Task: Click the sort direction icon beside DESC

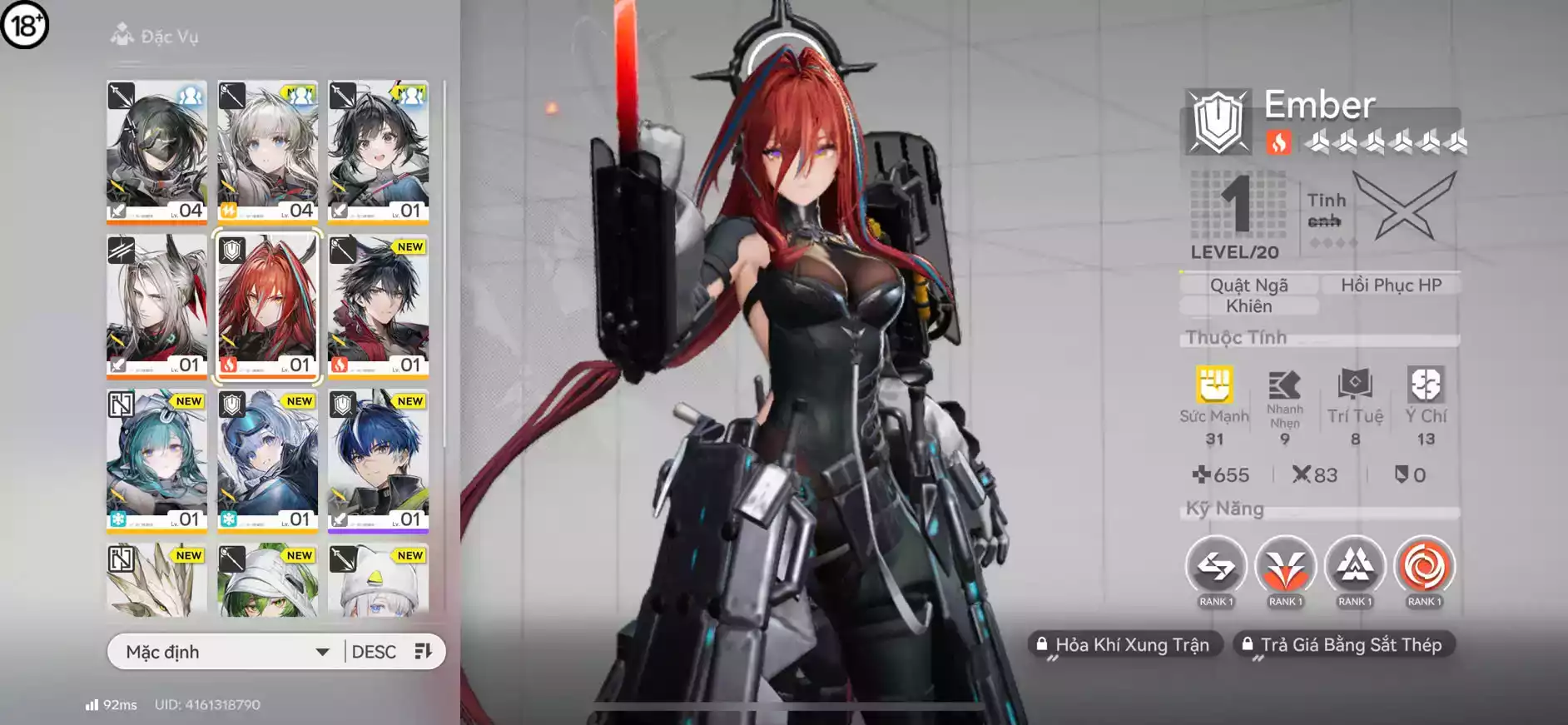Action: 425,651
